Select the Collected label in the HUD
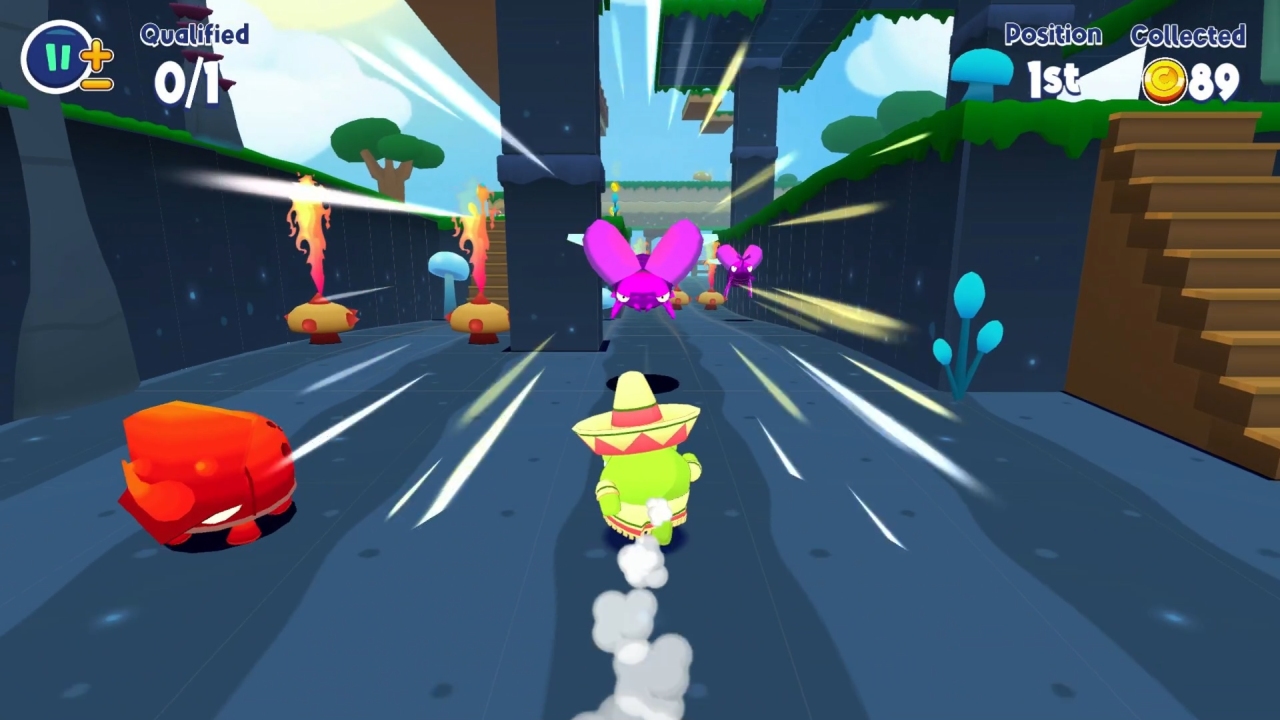1280x720 pixels. [1190, 36]
